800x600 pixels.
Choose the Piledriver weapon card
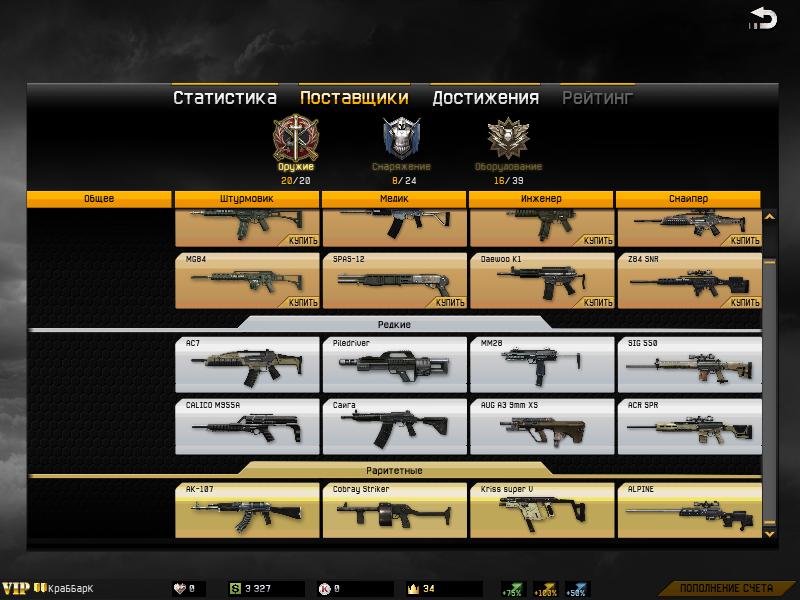pyautogui.click(x=394, y=364)
